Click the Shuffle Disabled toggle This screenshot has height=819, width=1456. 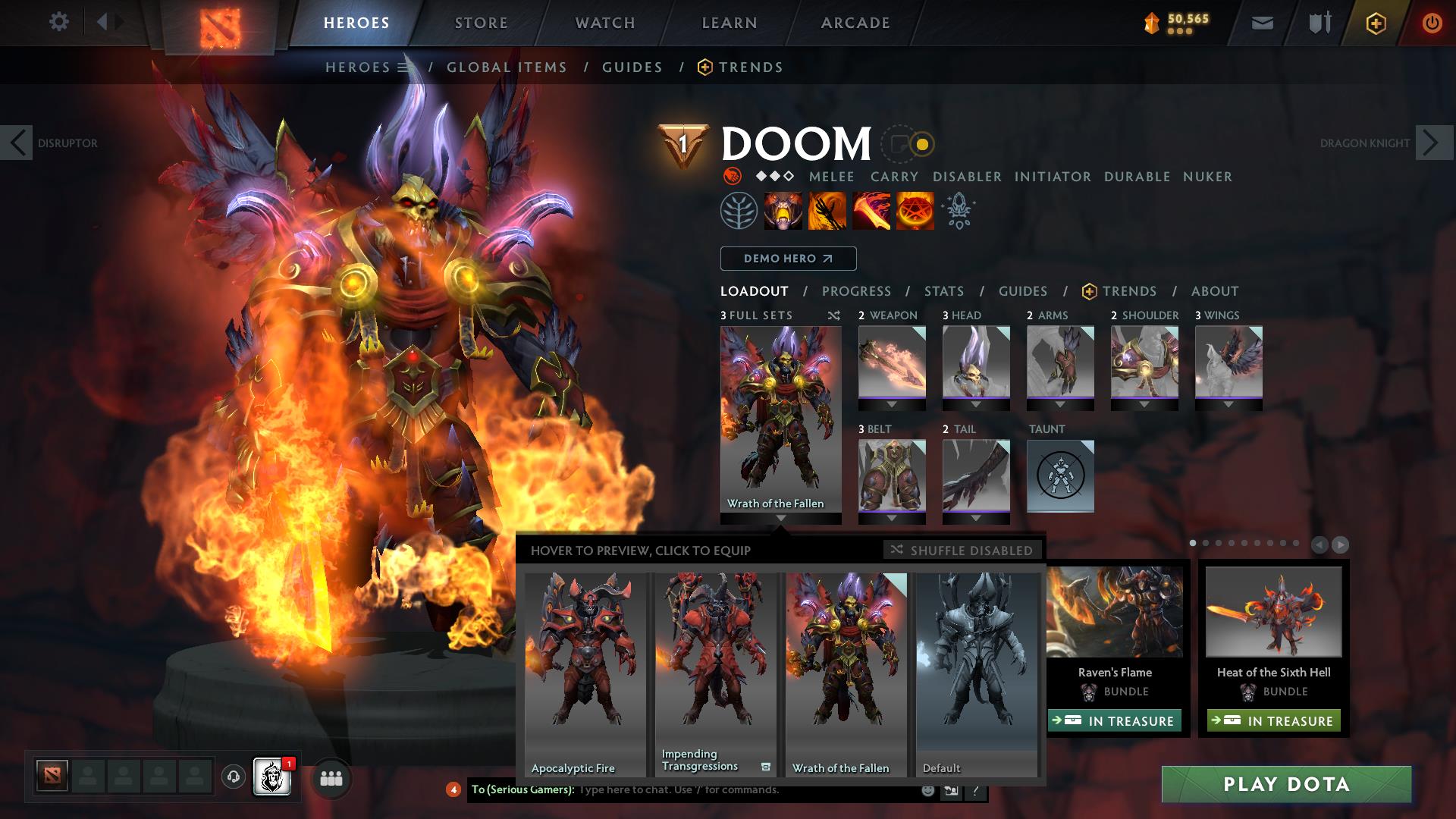(x=962, y=551)
